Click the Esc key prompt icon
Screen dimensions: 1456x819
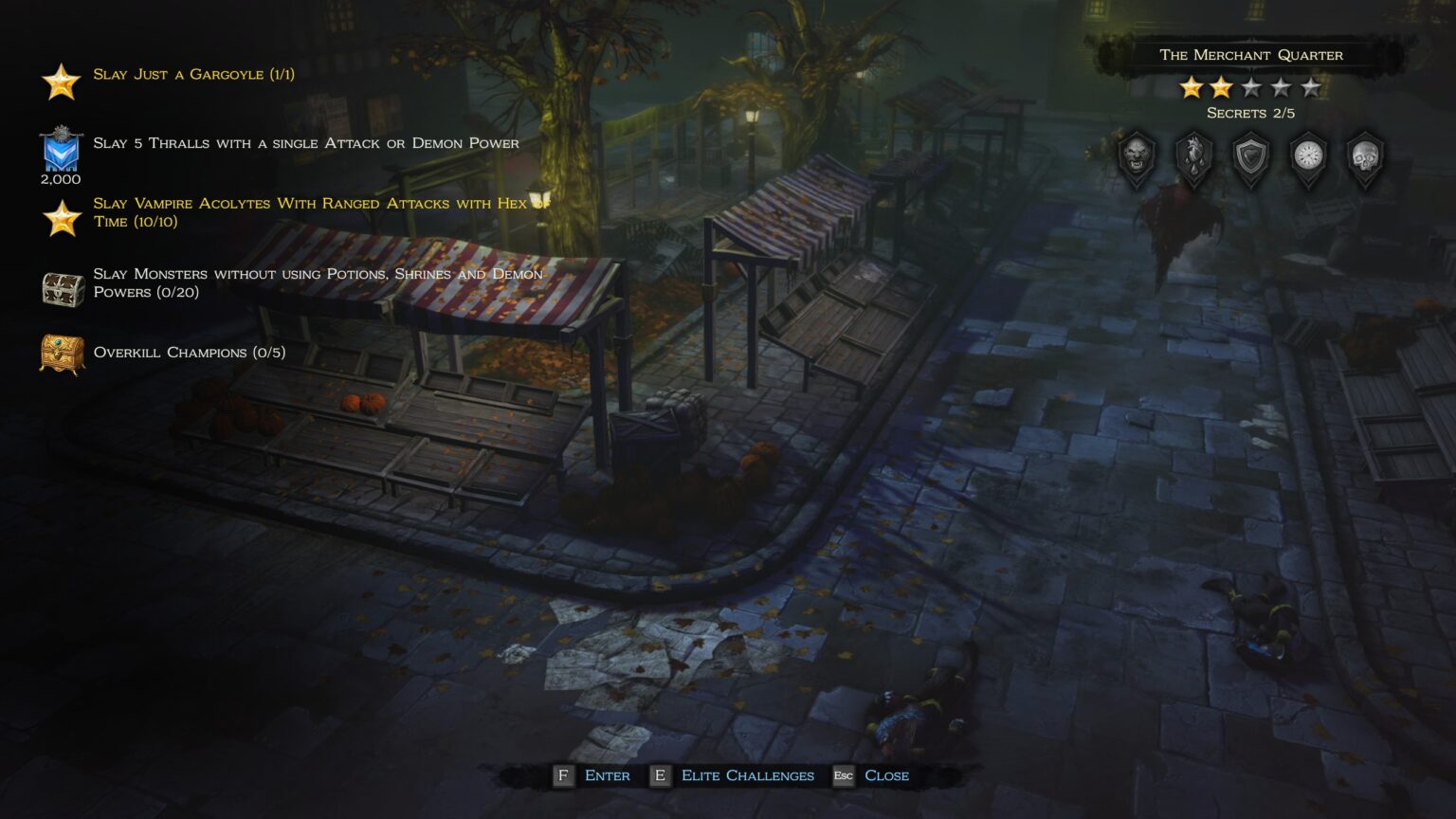tap(844, 775)
